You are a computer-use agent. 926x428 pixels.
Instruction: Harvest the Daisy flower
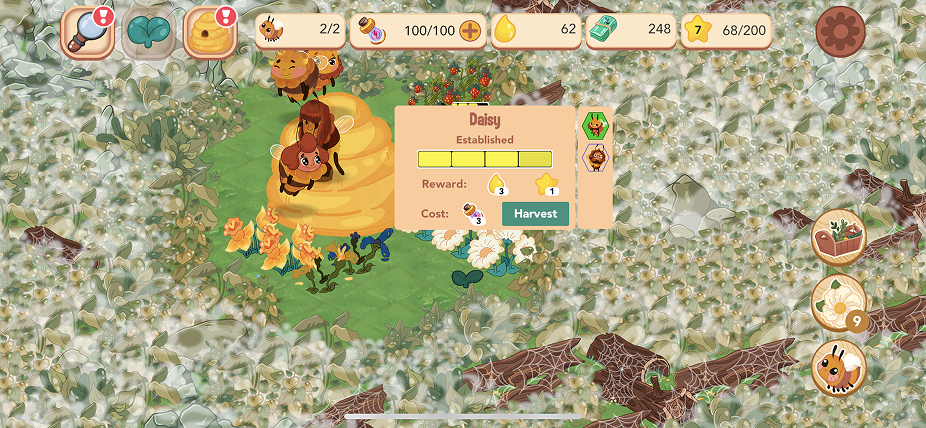535,214
